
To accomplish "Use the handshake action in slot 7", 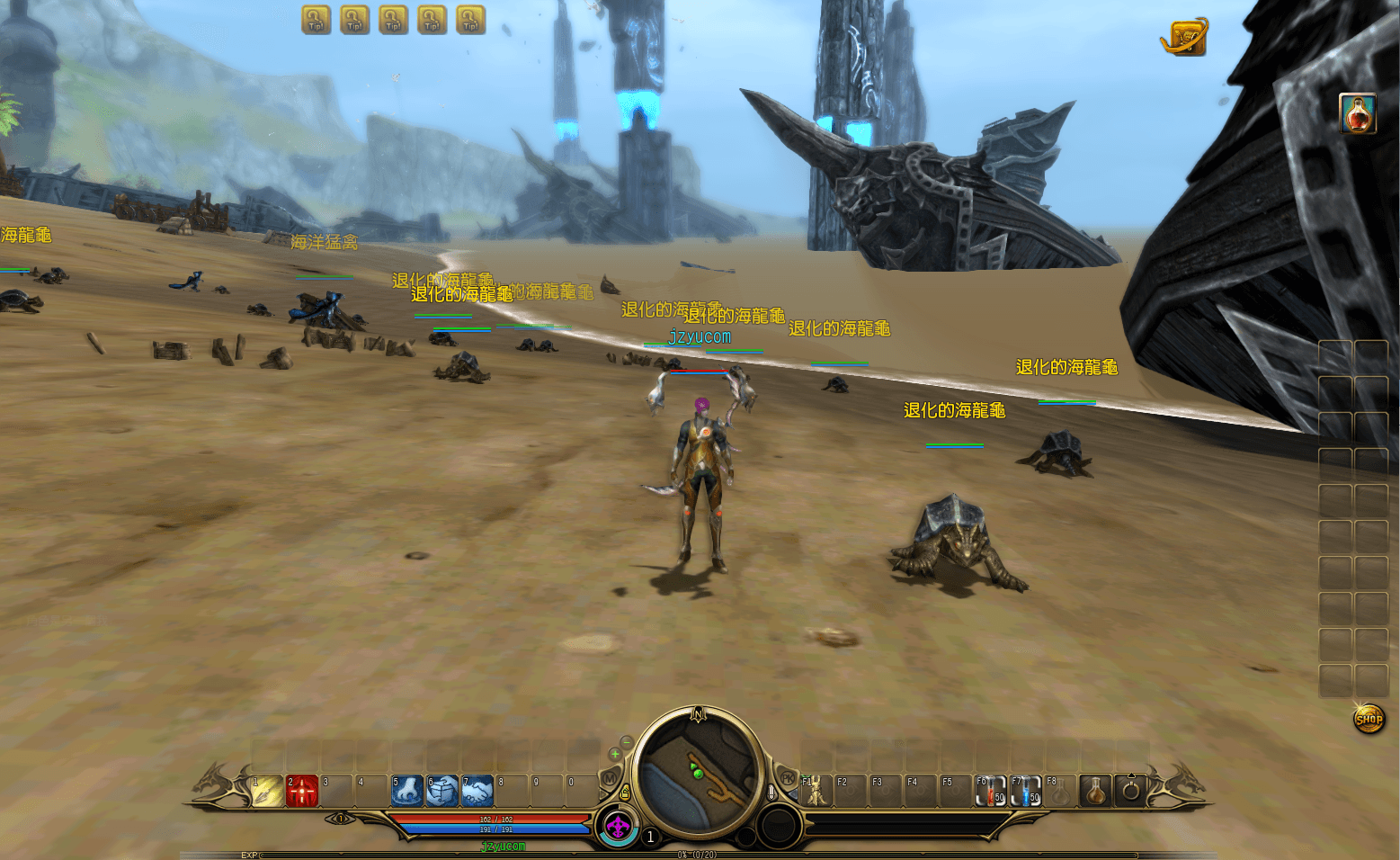I will (x=477, y=792).
